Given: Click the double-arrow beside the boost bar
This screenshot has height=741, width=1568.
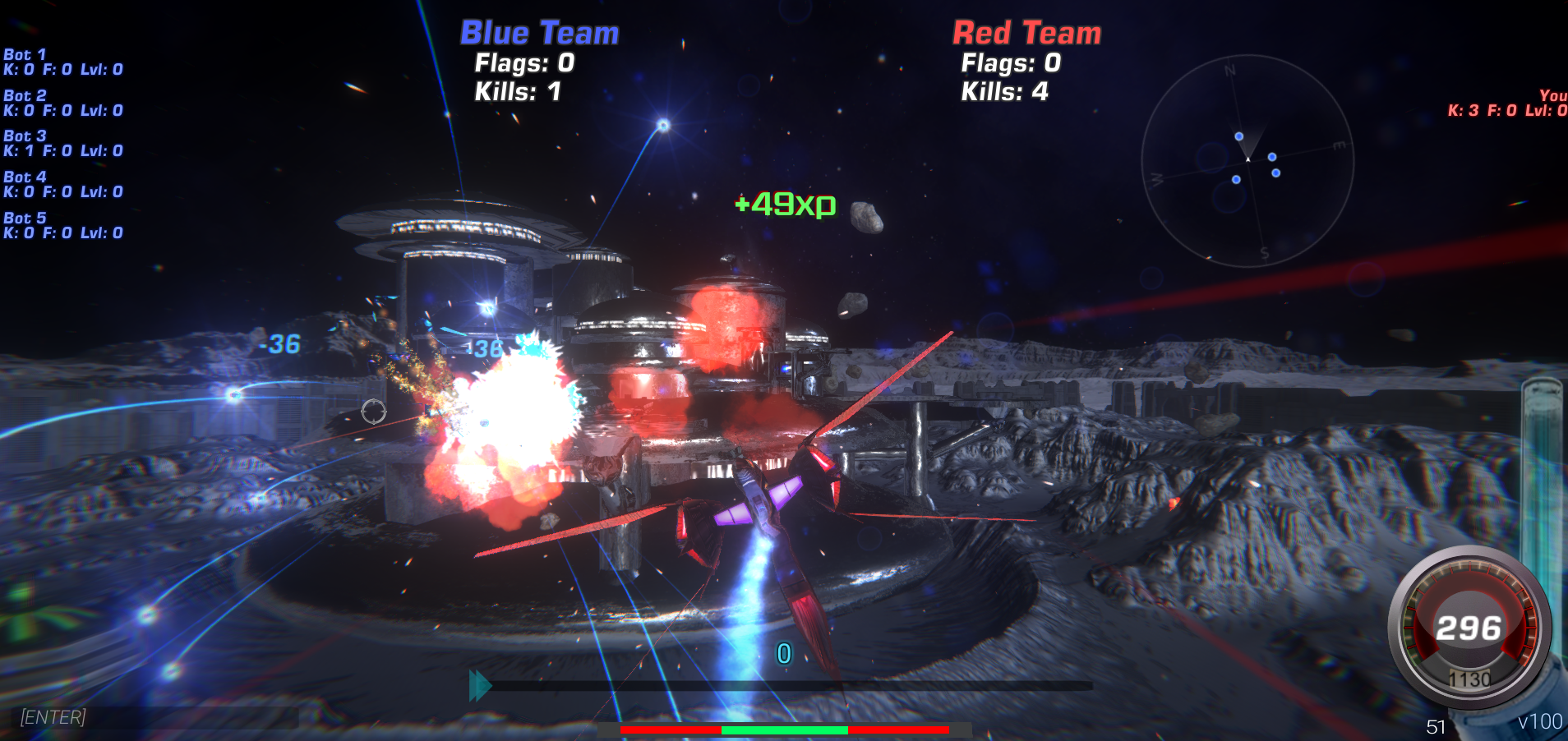Looking at the screenshot, I should tap(479, 683).
